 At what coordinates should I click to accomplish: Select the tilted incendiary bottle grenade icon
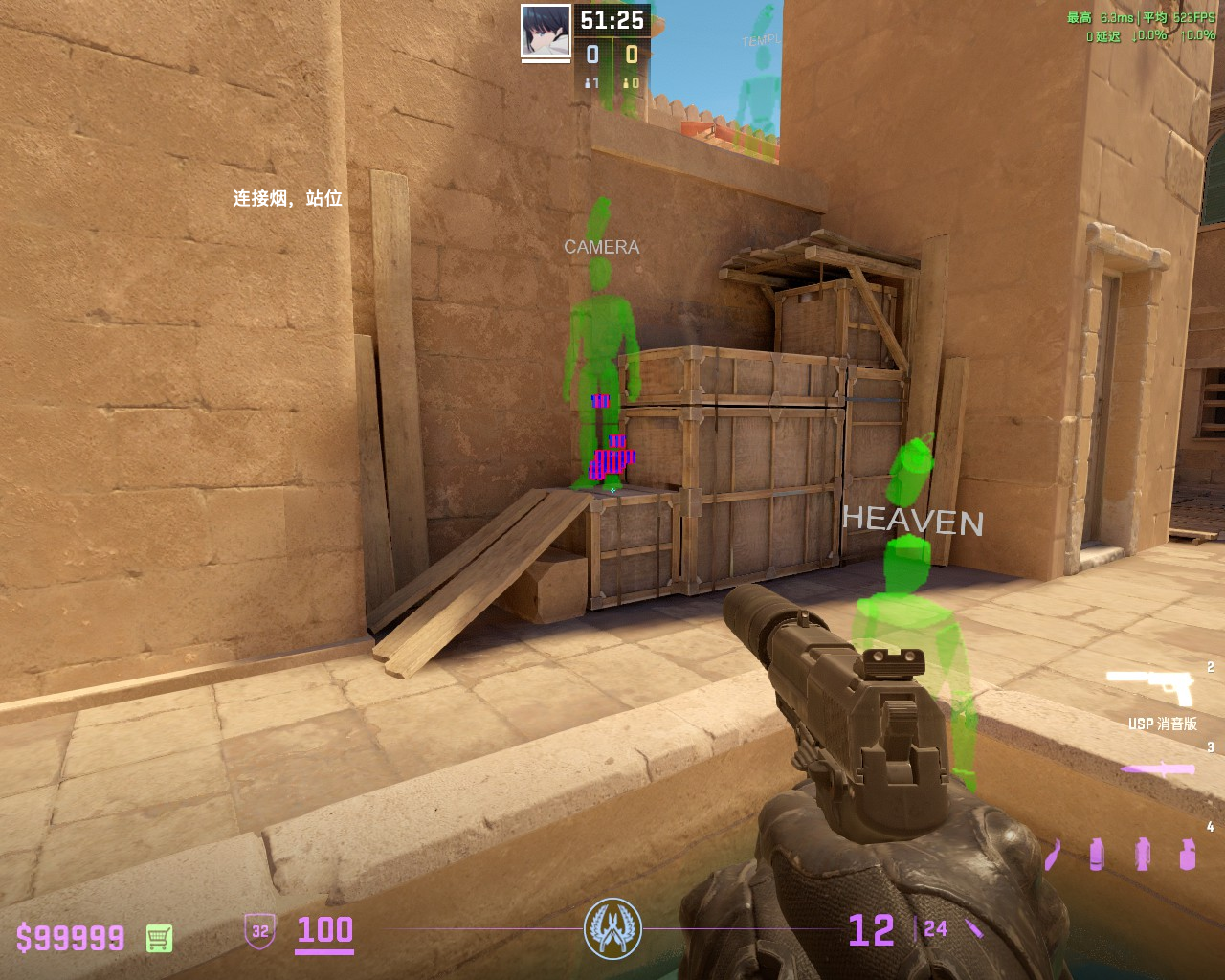click(1053, 855)
